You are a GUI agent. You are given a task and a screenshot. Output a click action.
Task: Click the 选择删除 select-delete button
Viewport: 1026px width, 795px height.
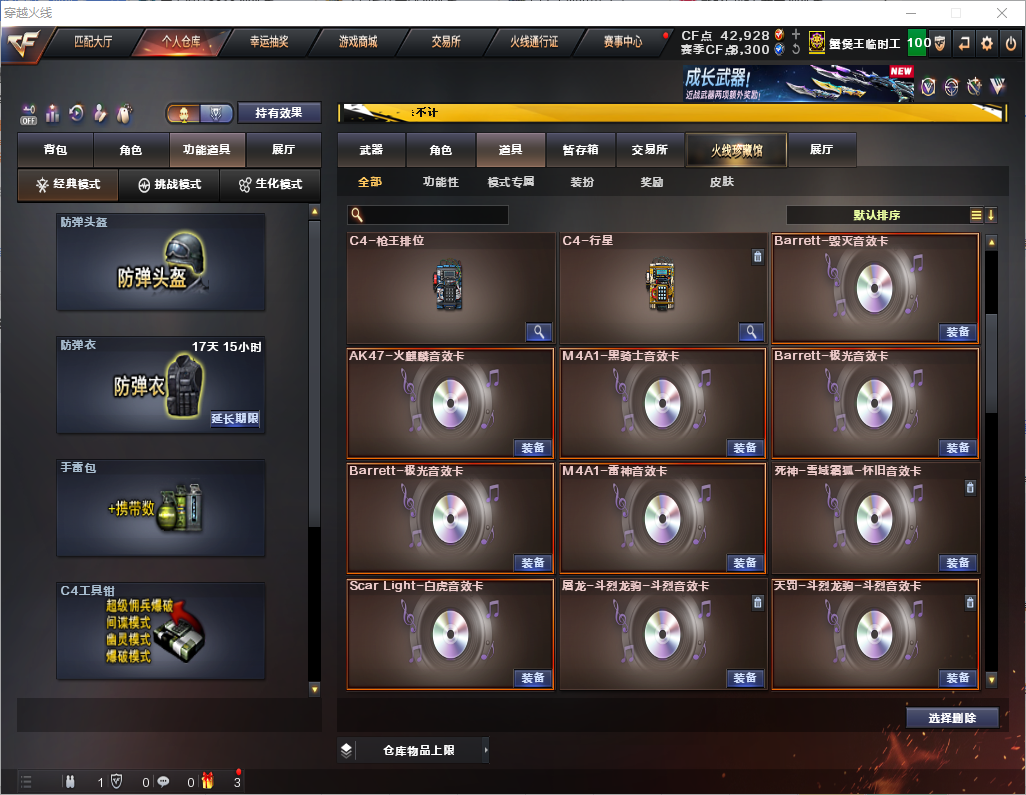pyautogui.click(x=952, y=718)
